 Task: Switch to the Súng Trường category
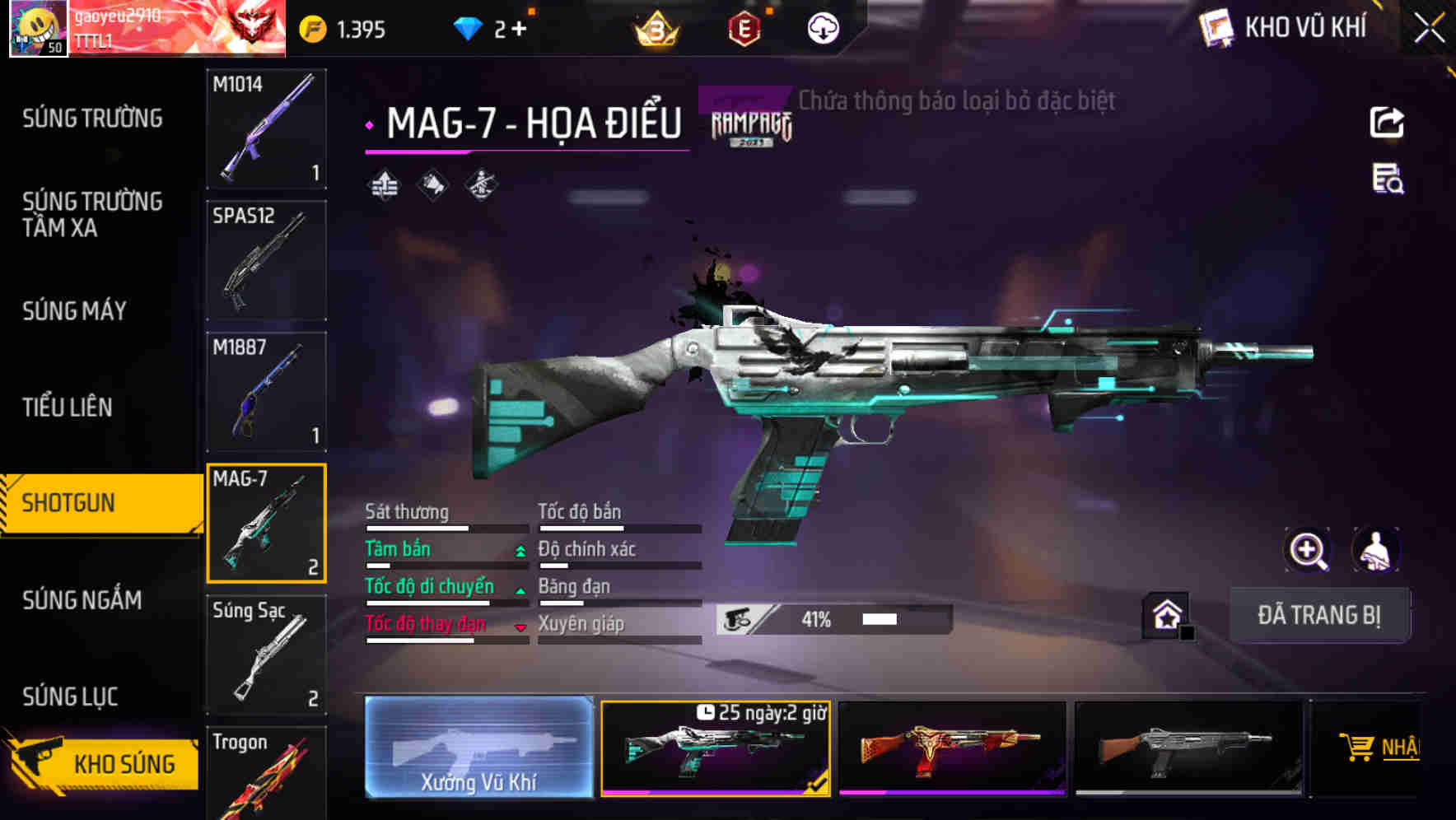tap(92, 119)
